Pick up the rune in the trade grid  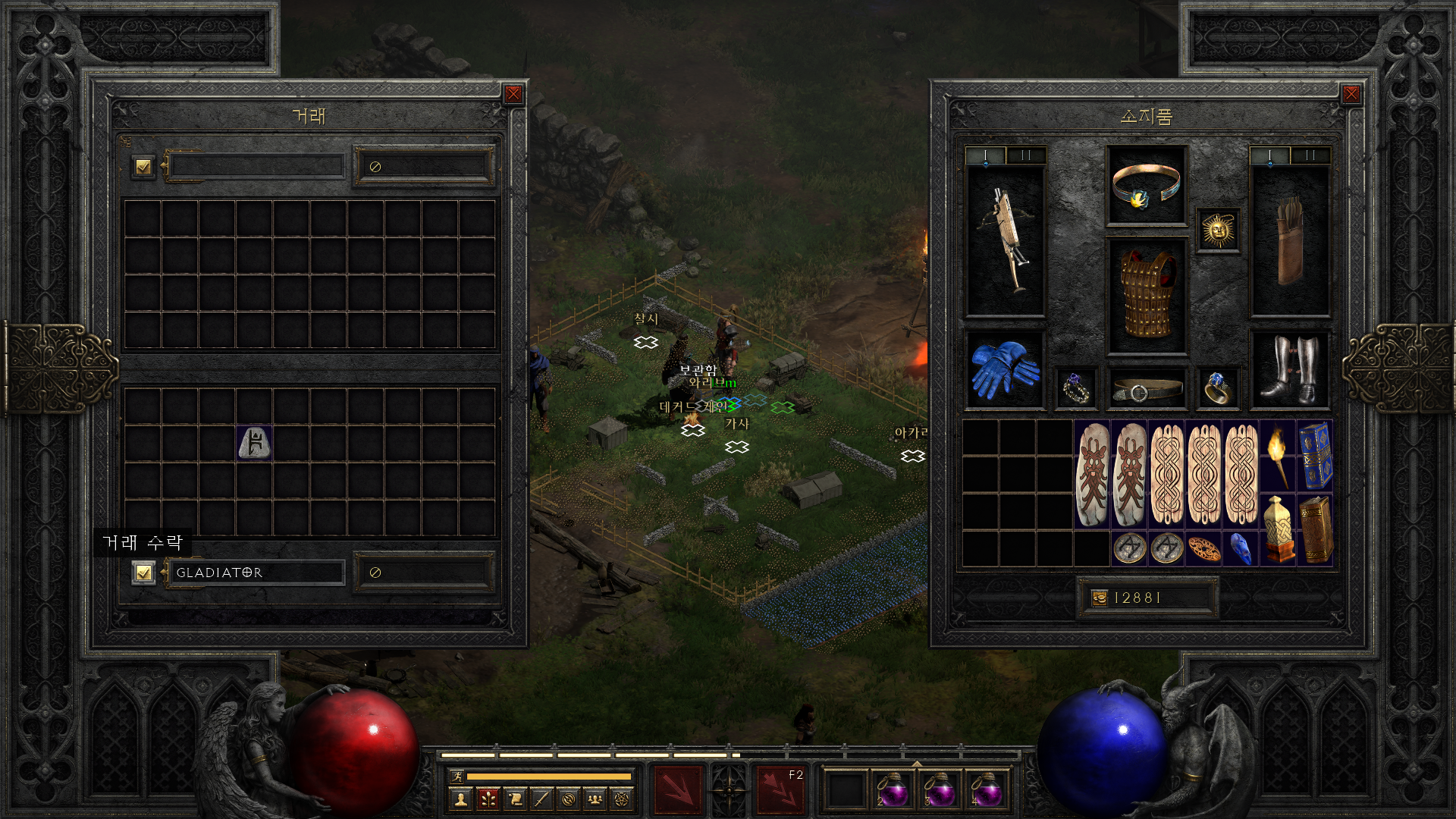(x=254, y=443)
